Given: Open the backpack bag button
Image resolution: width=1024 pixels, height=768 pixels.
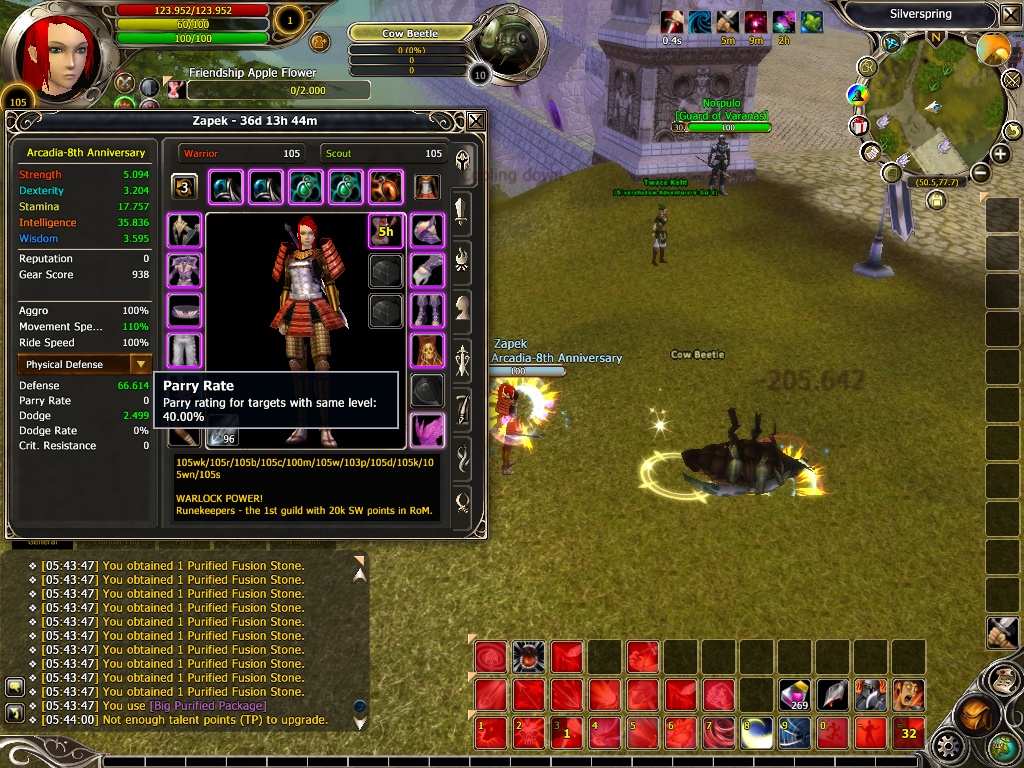Looking at the screenshot, I should coord(974,716).
